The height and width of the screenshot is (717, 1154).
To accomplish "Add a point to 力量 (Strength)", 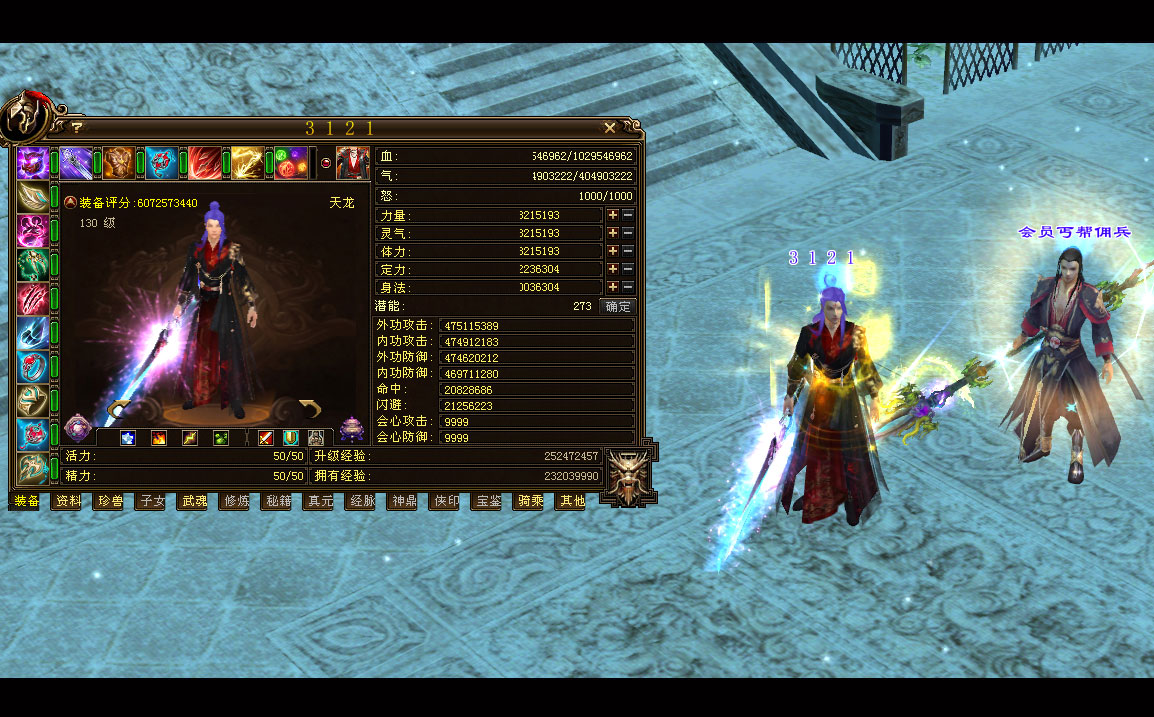I will [613, 215].
